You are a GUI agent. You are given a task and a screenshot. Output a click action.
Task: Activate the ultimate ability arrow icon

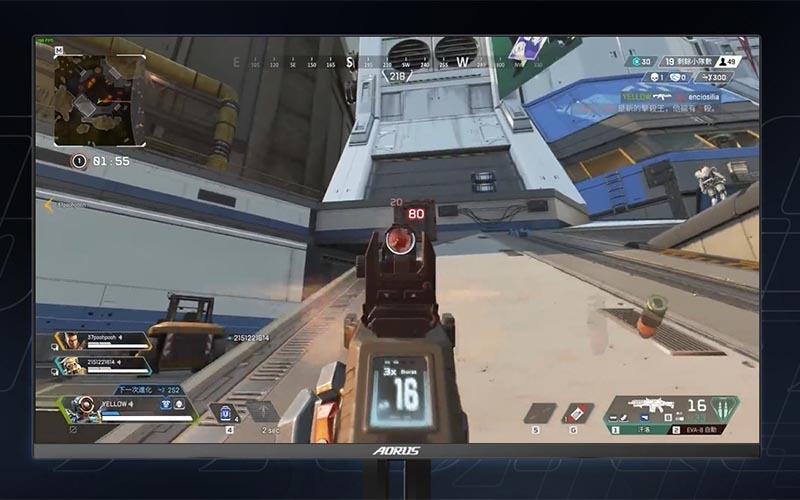click(262, 411)
